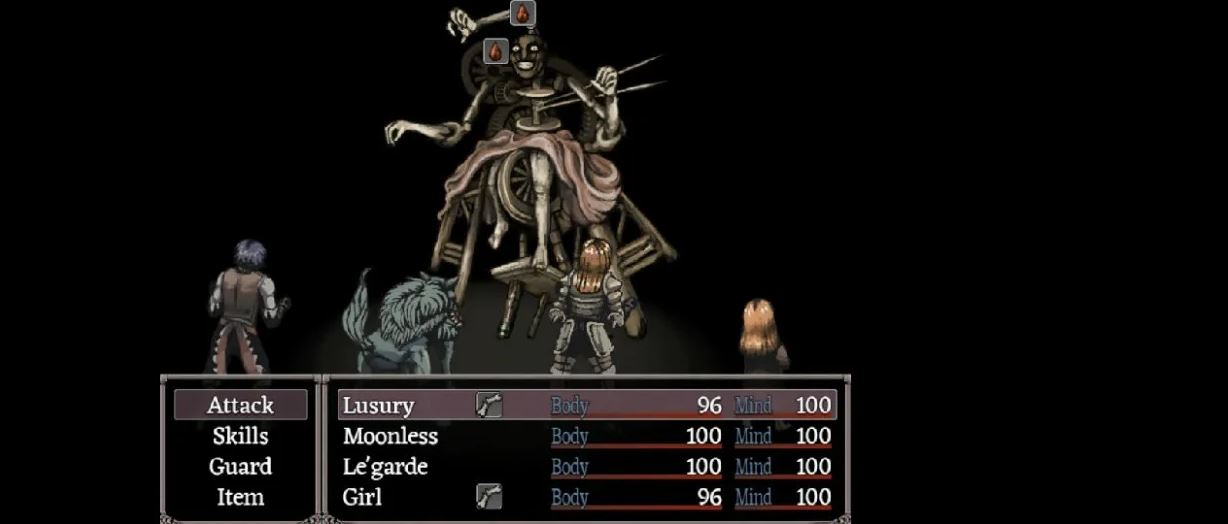Choose the Attack command

(240, 405)
